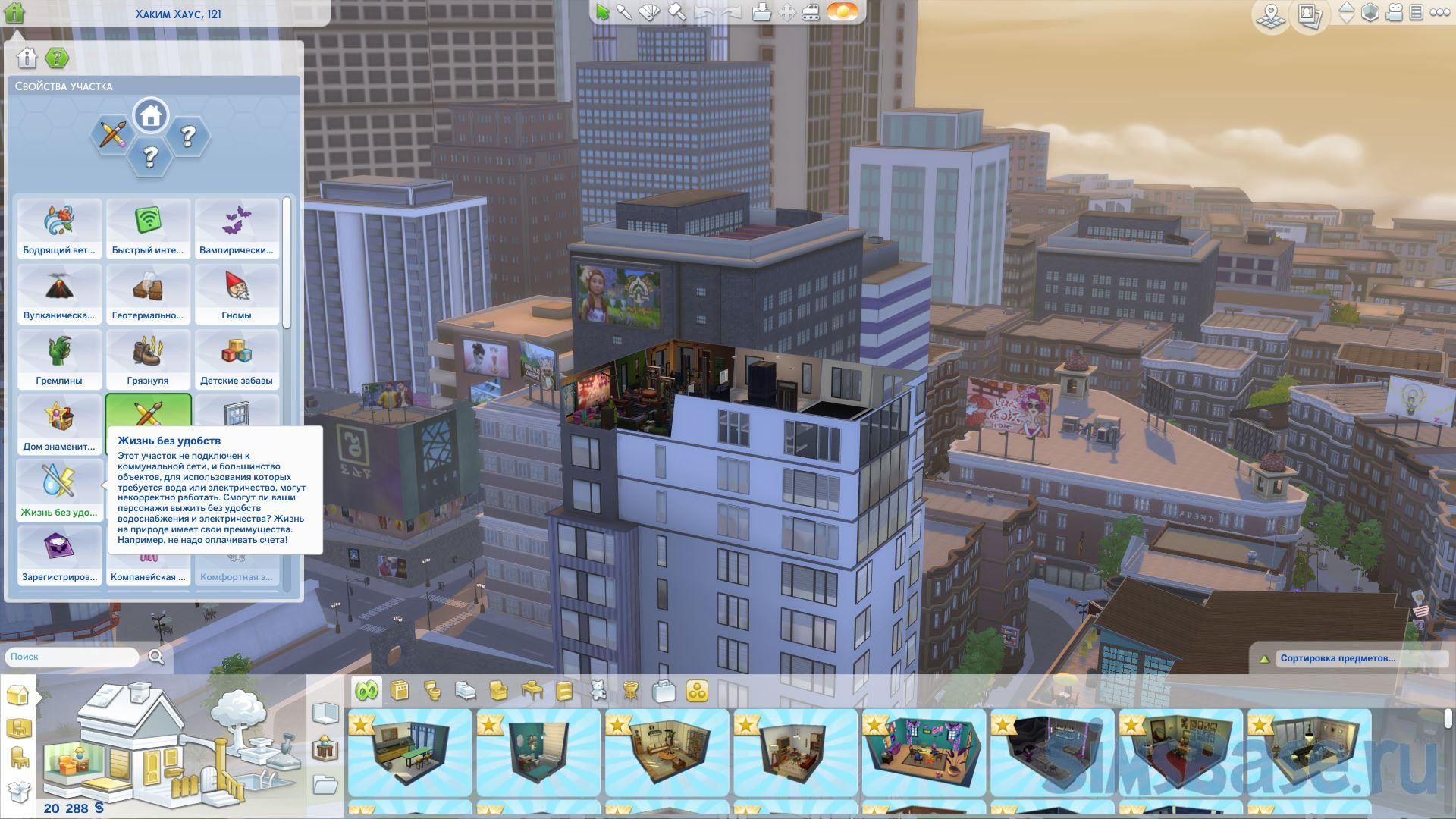Select the green arrow pointer tool
This screenshot has width=1456, height=819.
pos(602,12)
